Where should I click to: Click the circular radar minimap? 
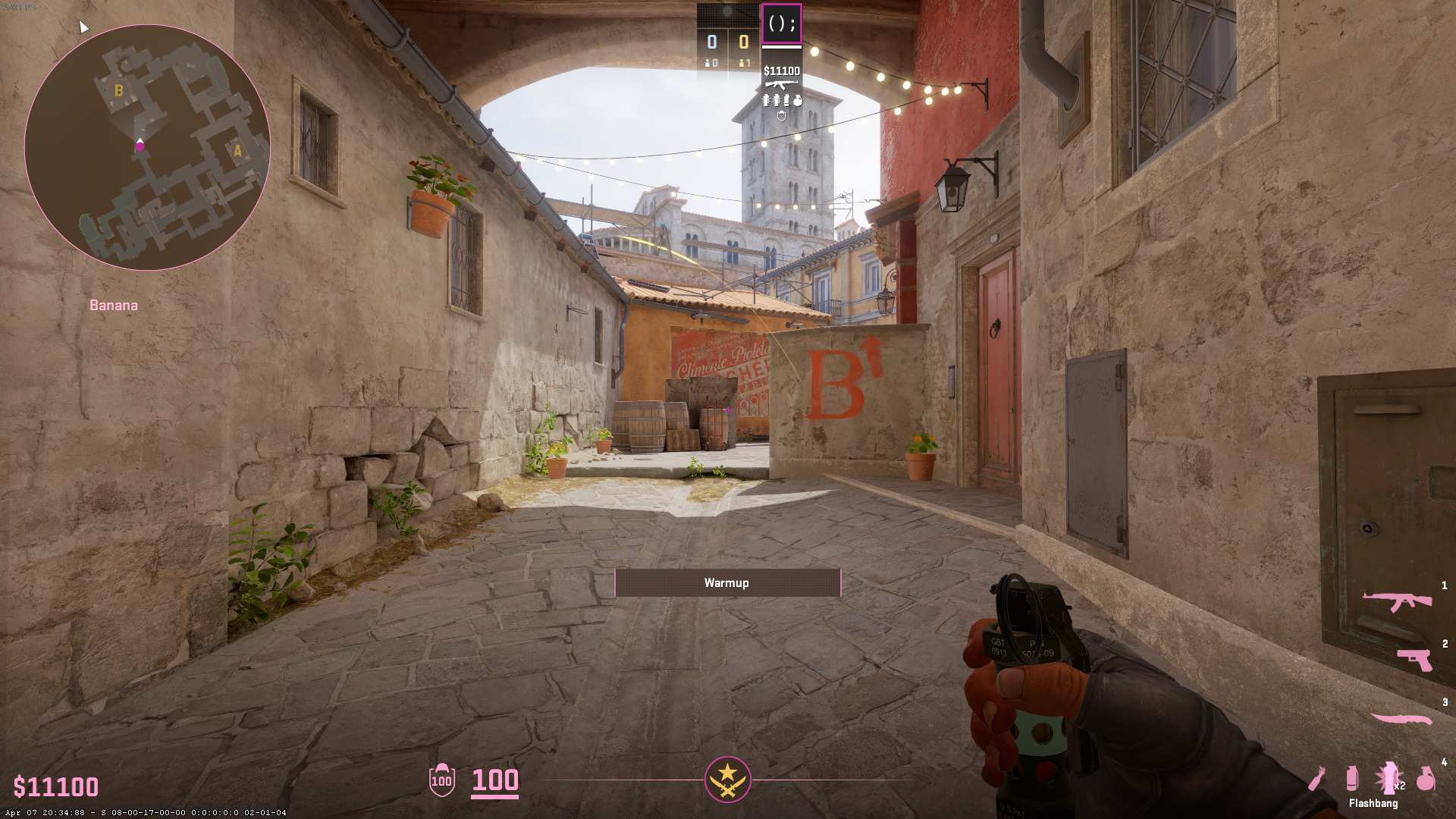[x=147, y=147]
